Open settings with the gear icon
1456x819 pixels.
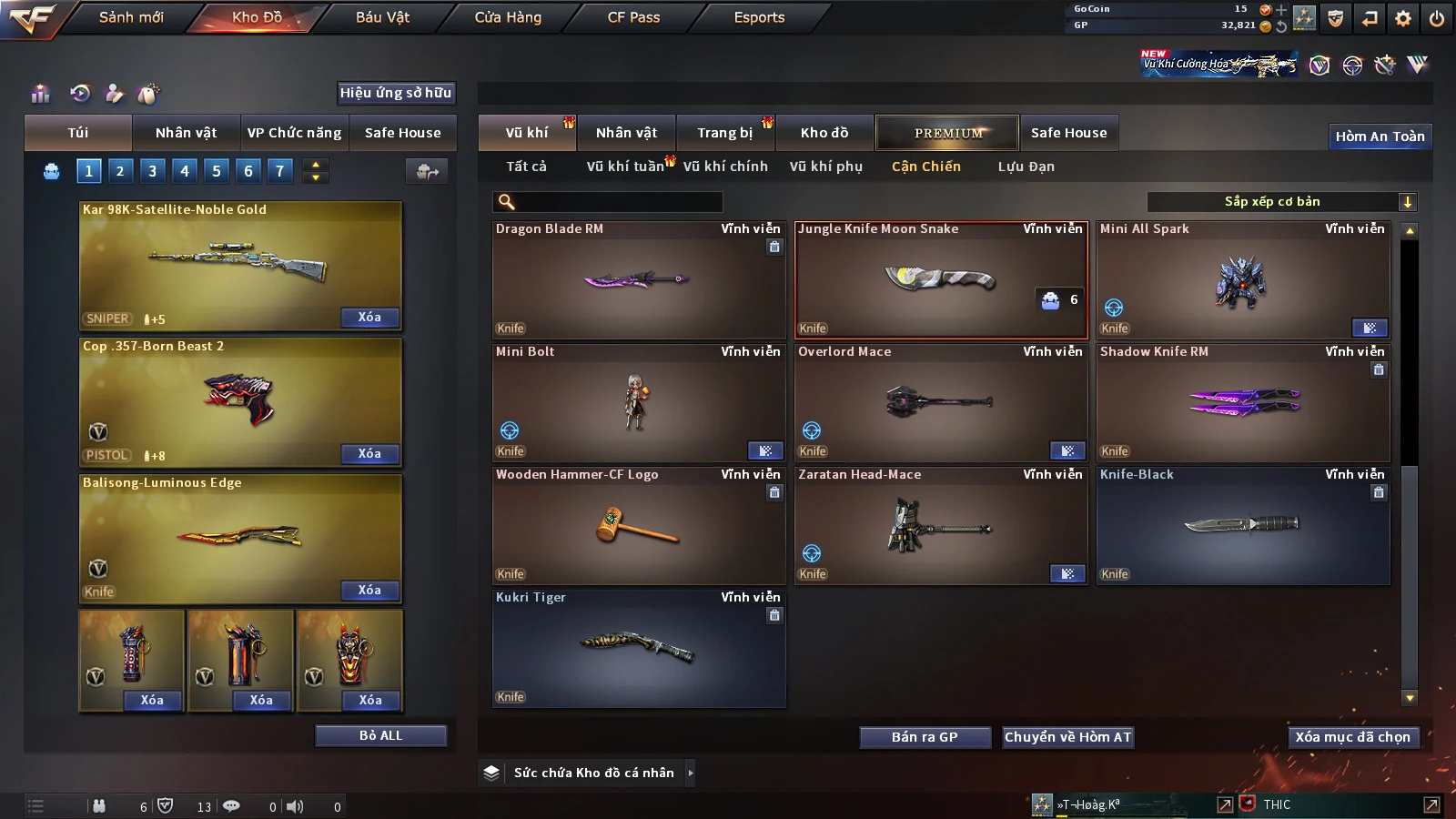click(1403, 18)
